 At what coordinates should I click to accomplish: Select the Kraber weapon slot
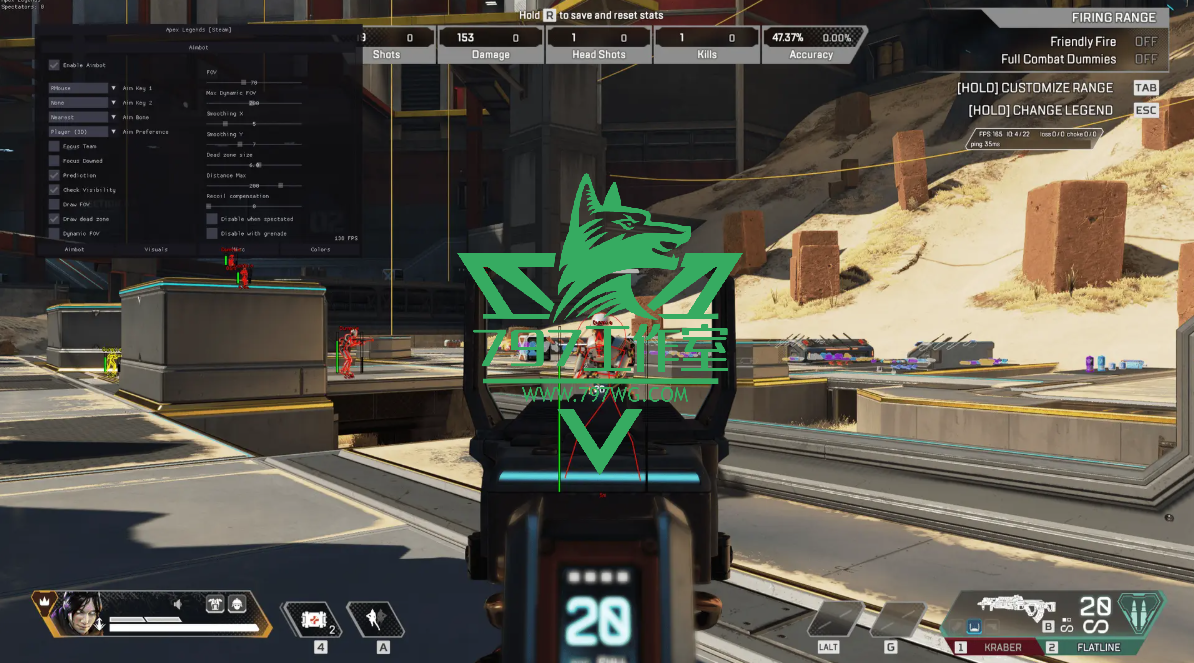[x=998, y=647]
